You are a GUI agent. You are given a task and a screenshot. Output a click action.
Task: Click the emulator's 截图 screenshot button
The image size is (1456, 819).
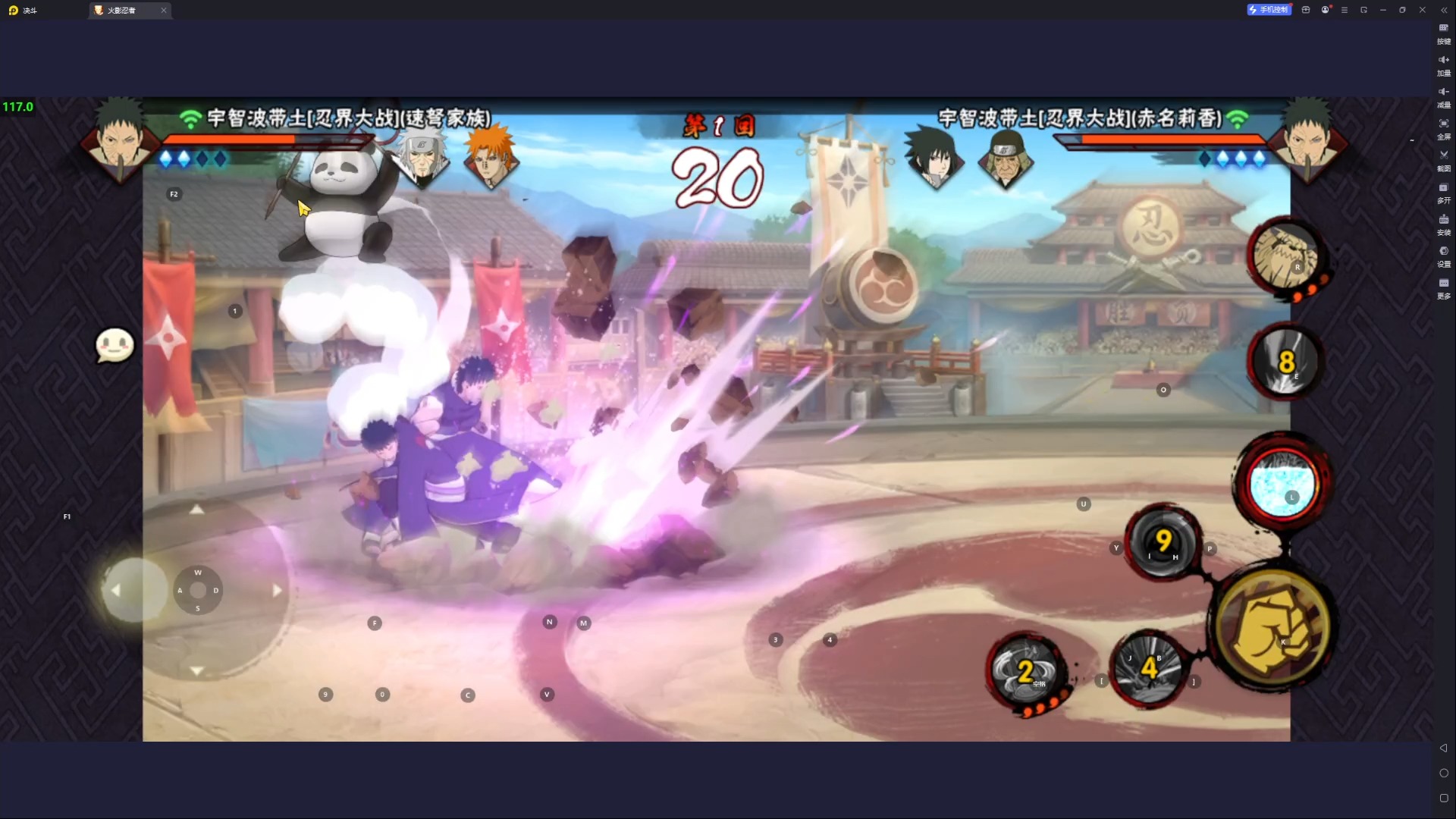coord(1443,159)
